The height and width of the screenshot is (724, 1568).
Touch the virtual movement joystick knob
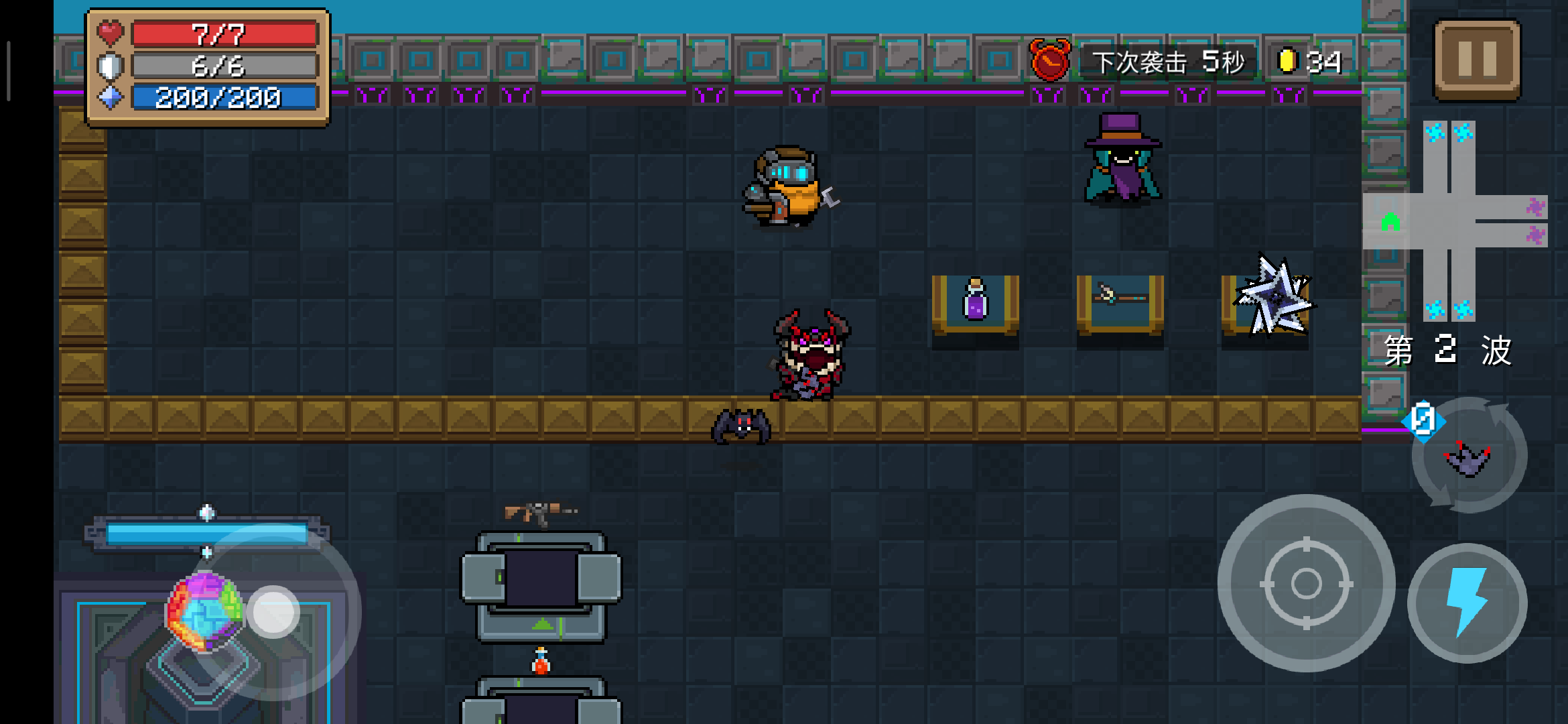click(273, 611)
